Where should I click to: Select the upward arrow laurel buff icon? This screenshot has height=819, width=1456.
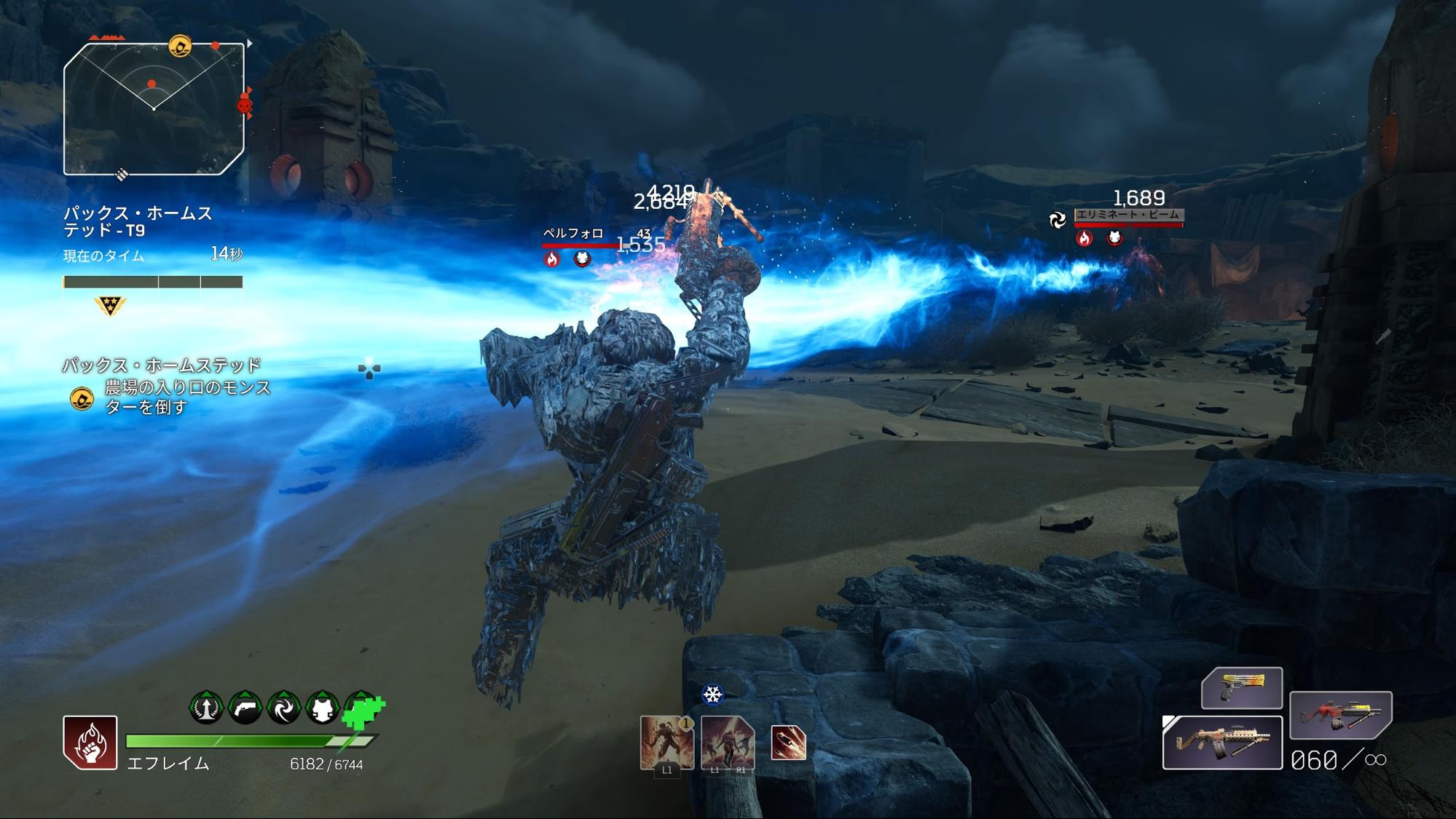point(206,707)
